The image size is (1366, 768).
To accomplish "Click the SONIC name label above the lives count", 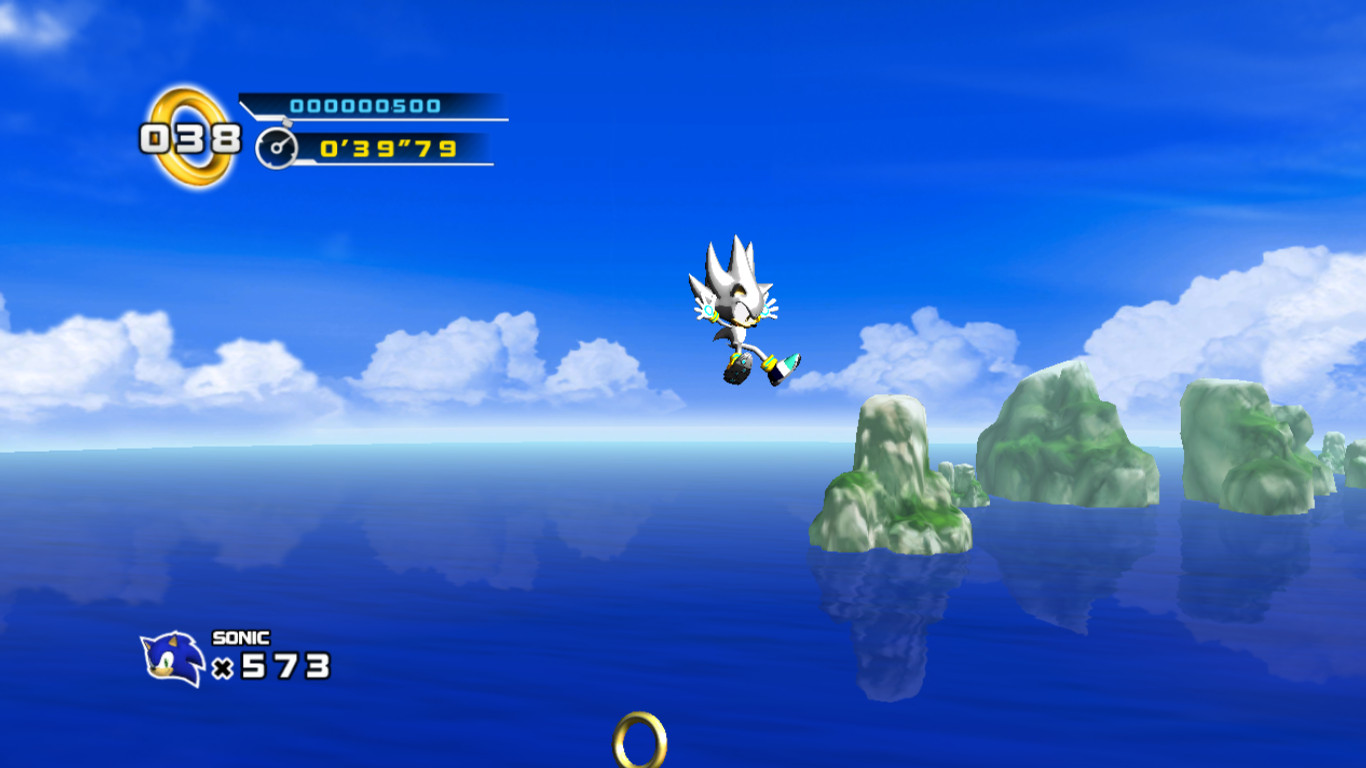I will (x=238, y=637).
